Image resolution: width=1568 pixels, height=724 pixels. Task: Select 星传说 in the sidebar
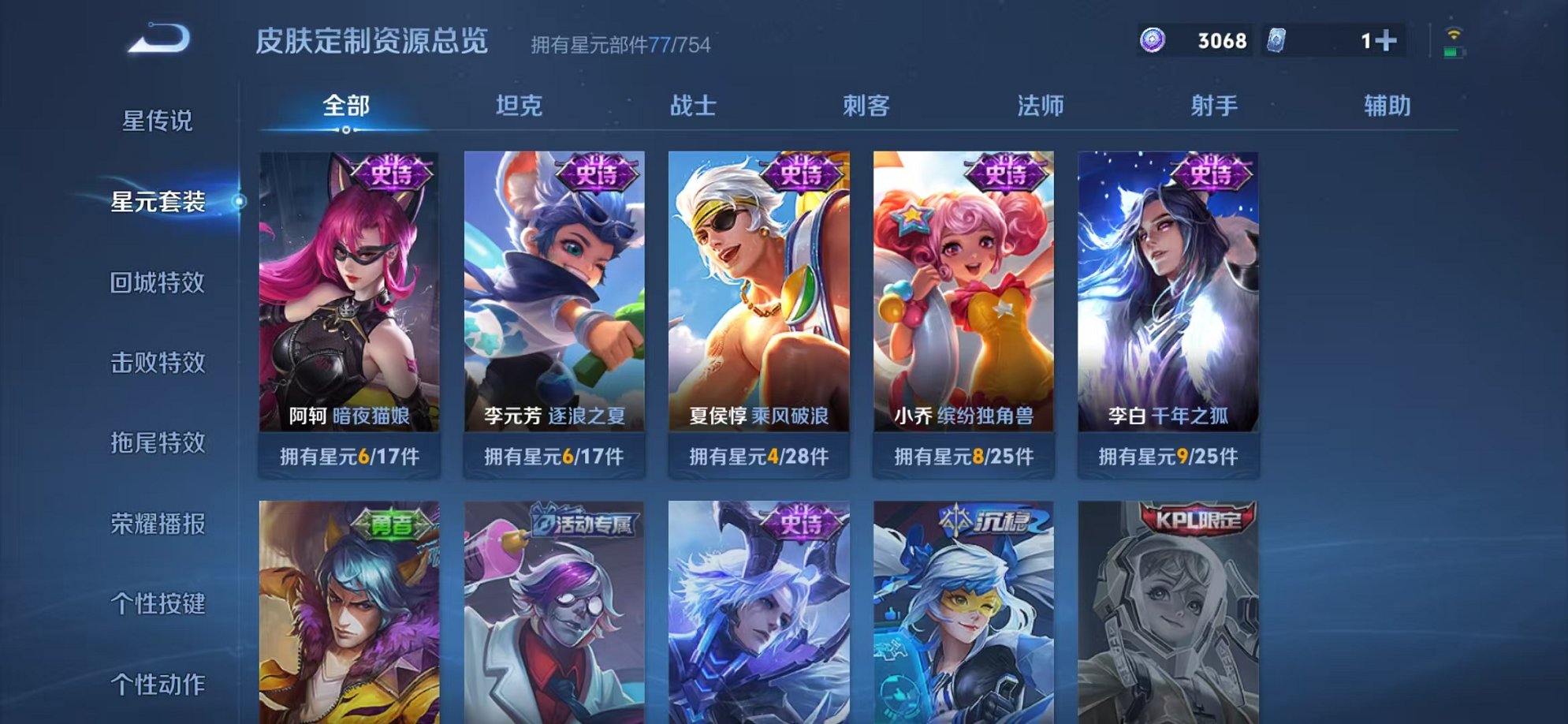pyautogui.click(x=157, y=119)
